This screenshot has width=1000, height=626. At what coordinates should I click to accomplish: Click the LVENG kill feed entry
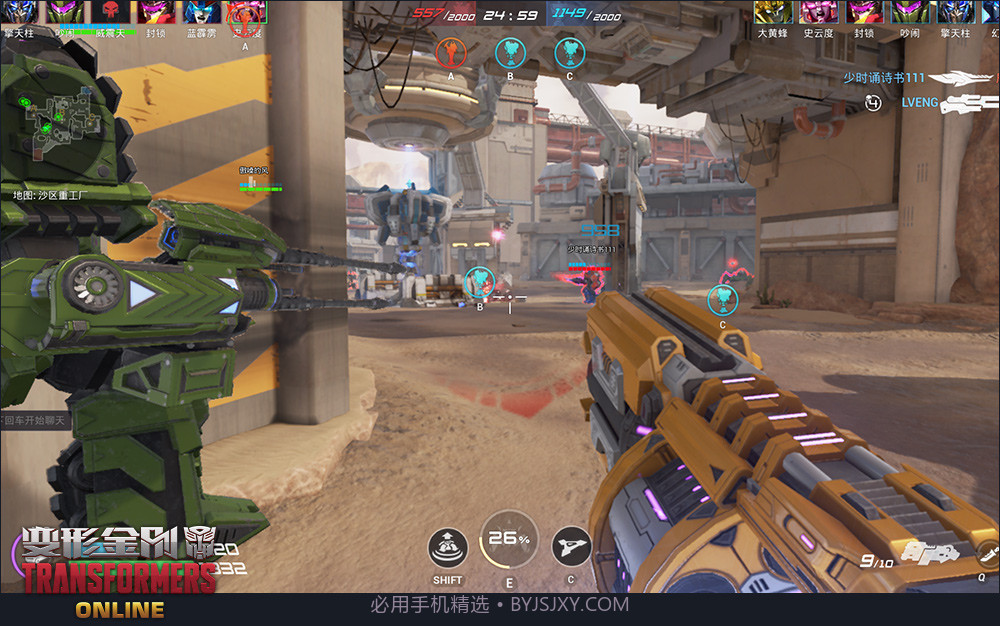[x=920, y=102]
